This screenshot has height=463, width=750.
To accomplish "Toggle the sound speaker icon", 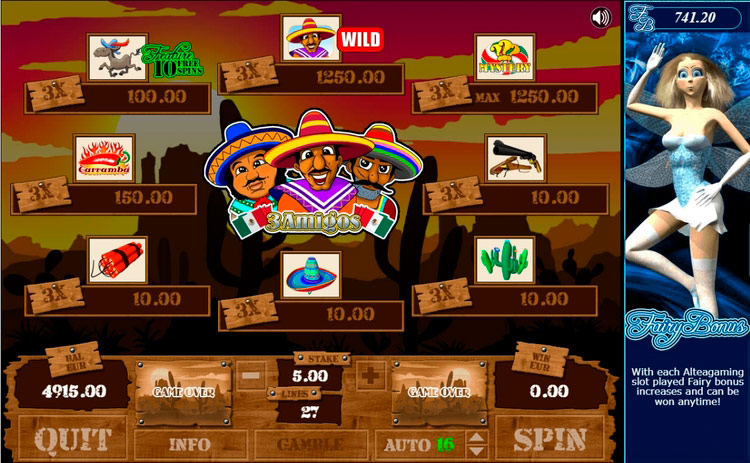I will click(601, 17).
